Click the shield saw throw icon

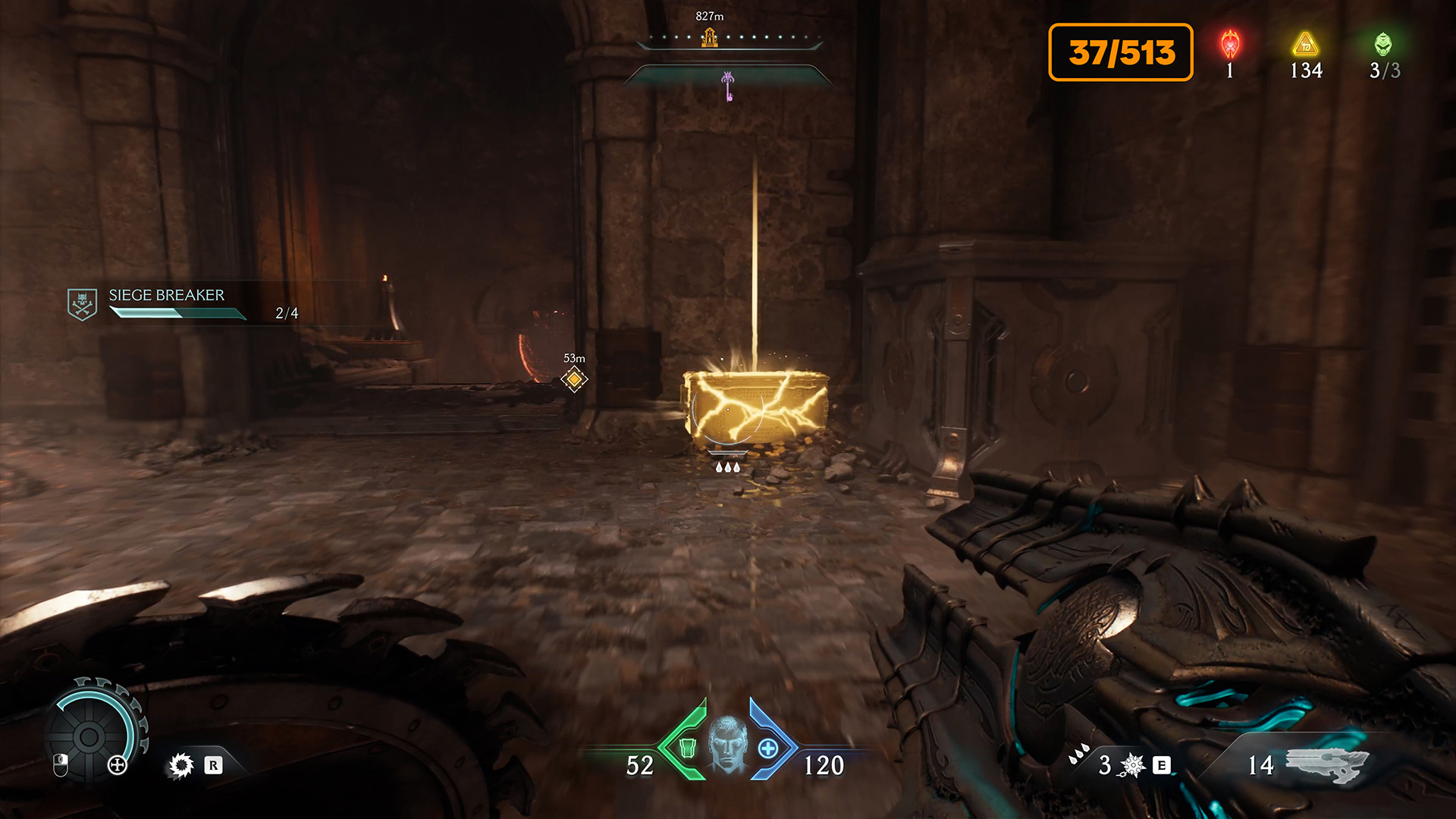pos(182,765)
